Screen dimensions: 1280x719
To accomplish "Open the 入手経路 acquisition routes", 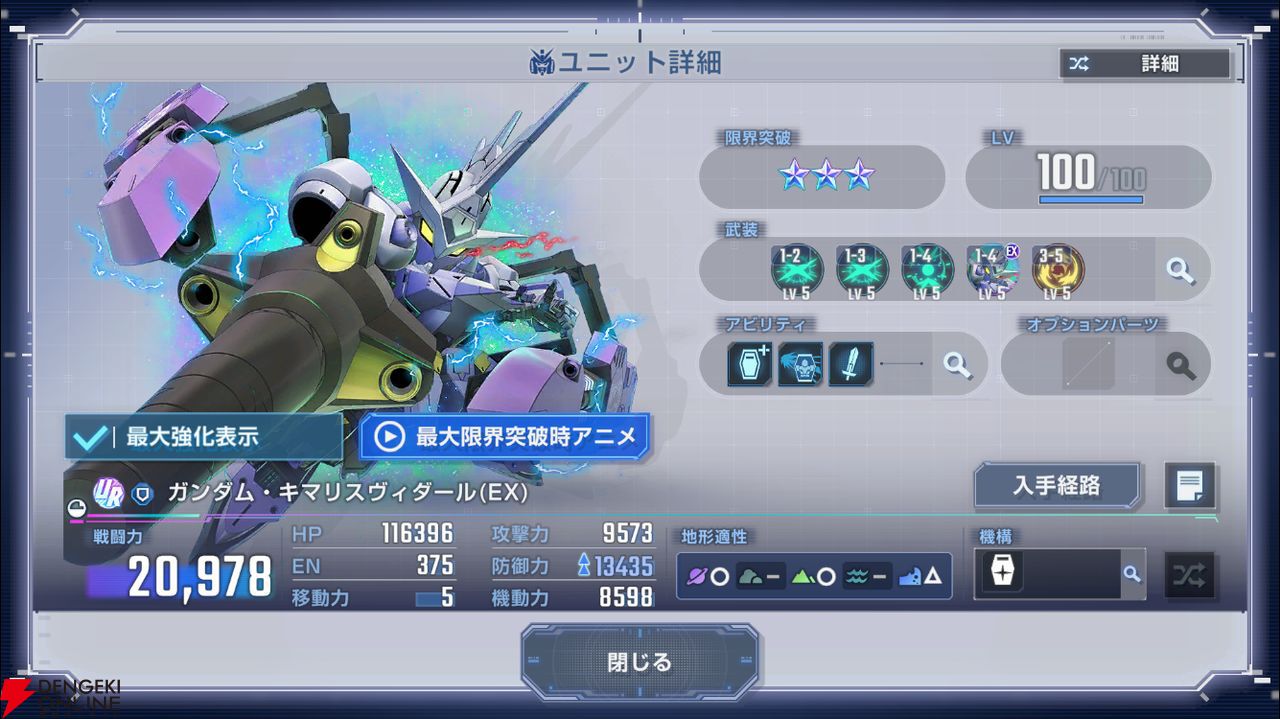I will coord(1057,485).
